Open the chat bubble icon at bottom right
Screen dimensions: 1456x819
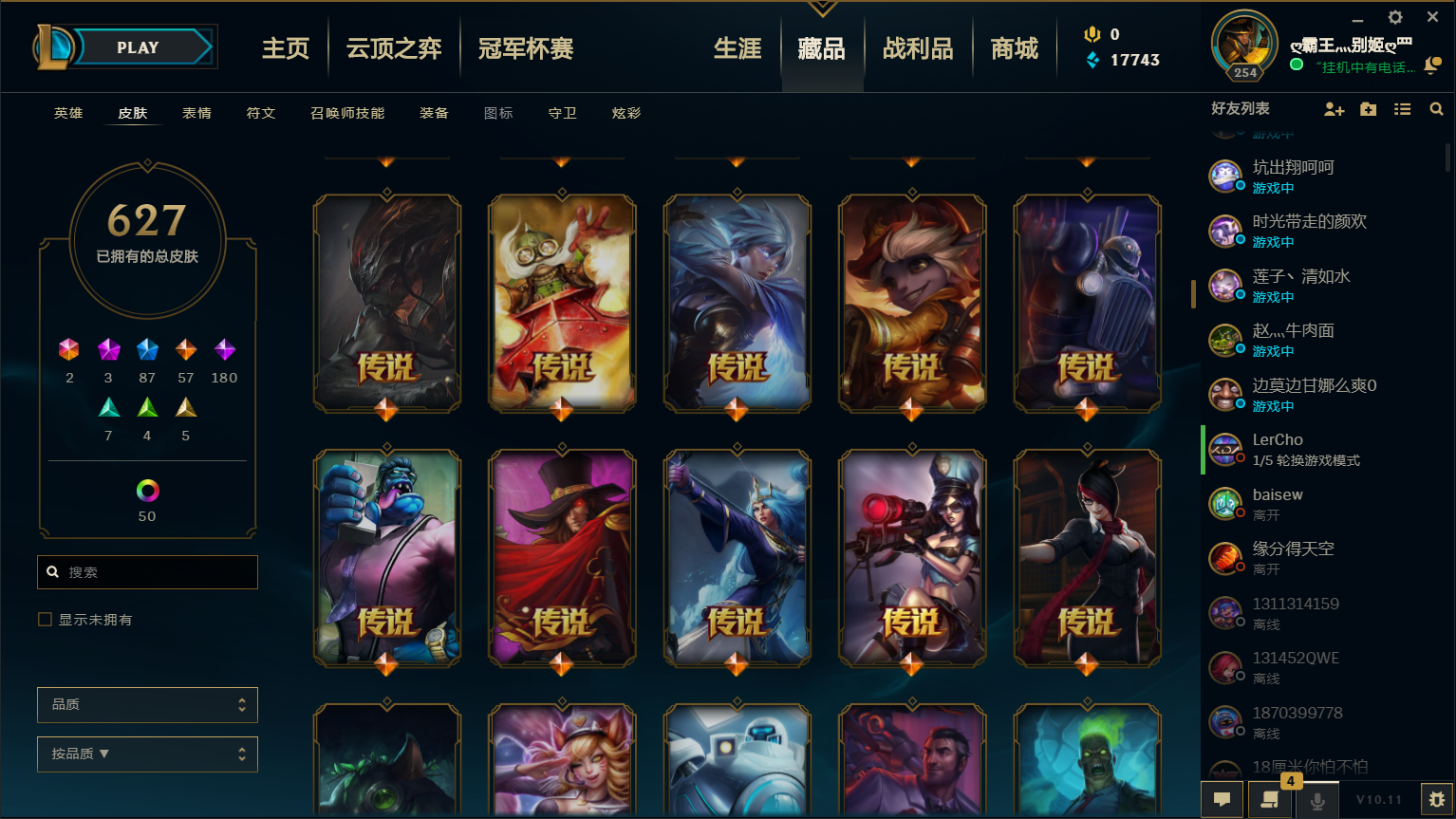(1222, 800)
